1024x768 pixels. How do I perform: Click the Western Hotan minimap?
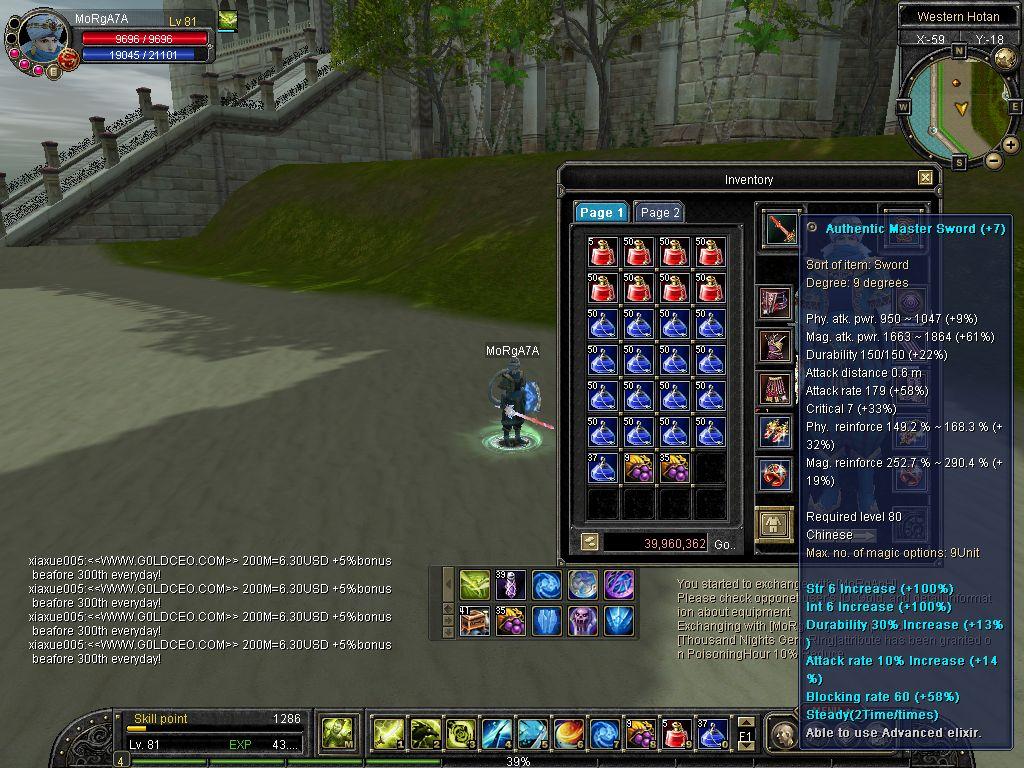(958, 105)
